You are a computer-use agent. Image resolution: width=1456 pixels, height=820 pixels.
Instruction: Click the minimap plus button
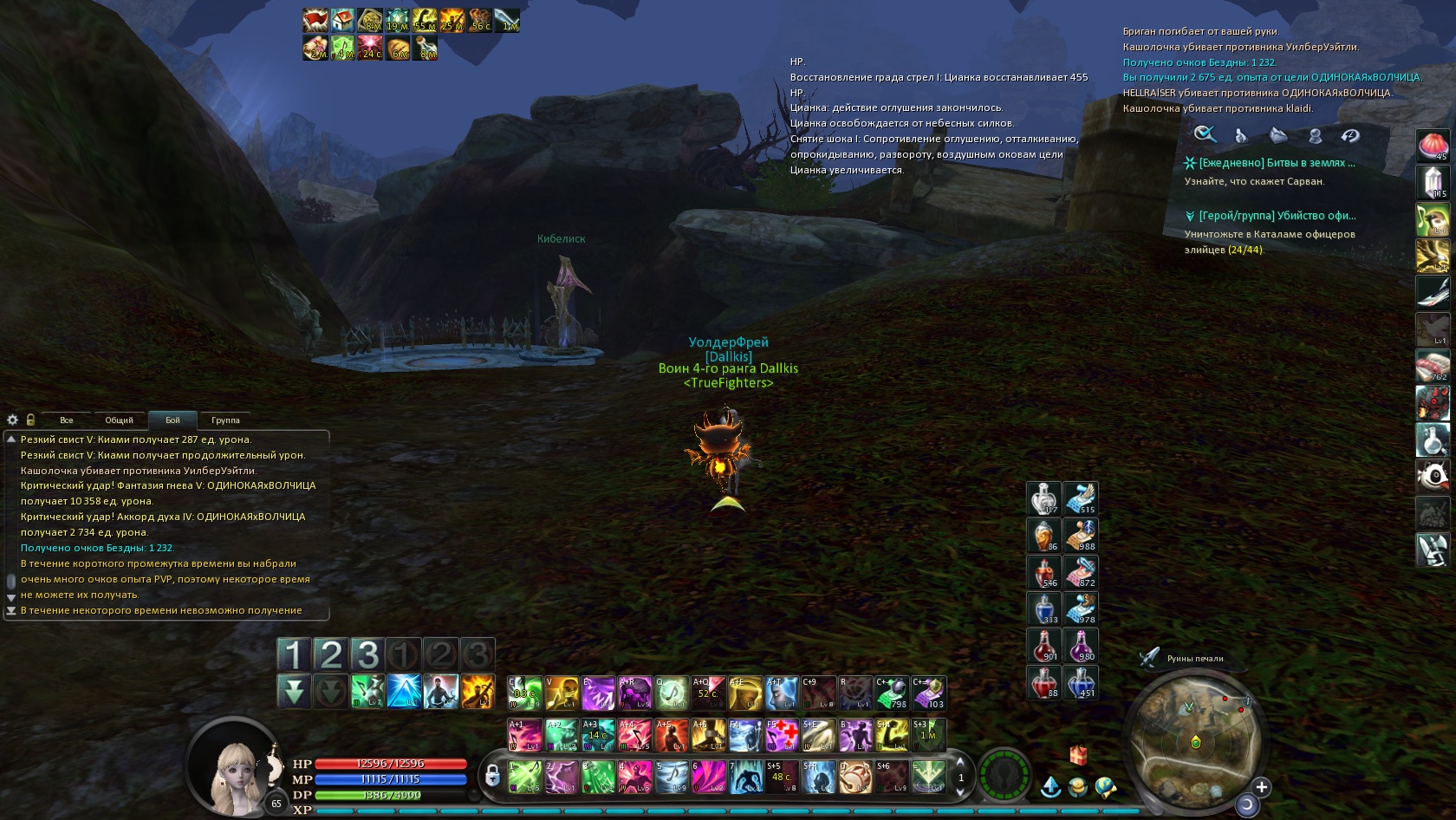click(x=1262, y=787)
